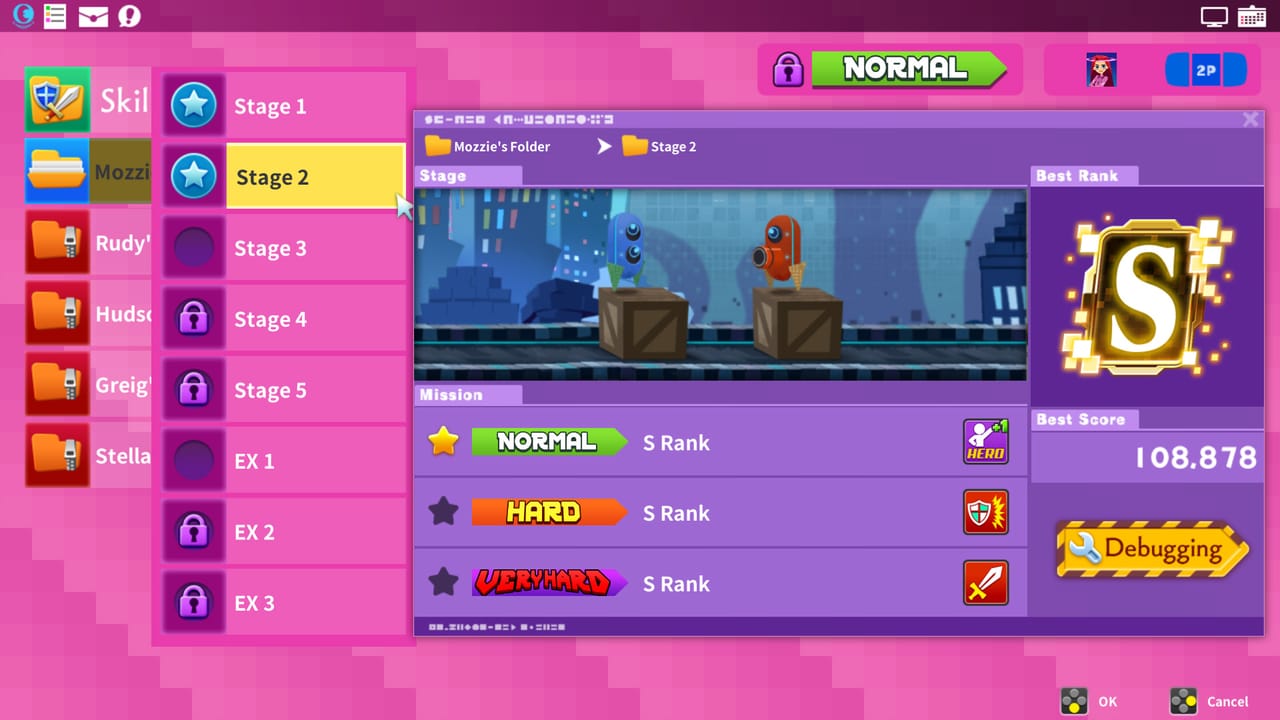Click the sword icon beside Very Hard mission
This screenshot has width=1280, height=720.
coord(986,583)
